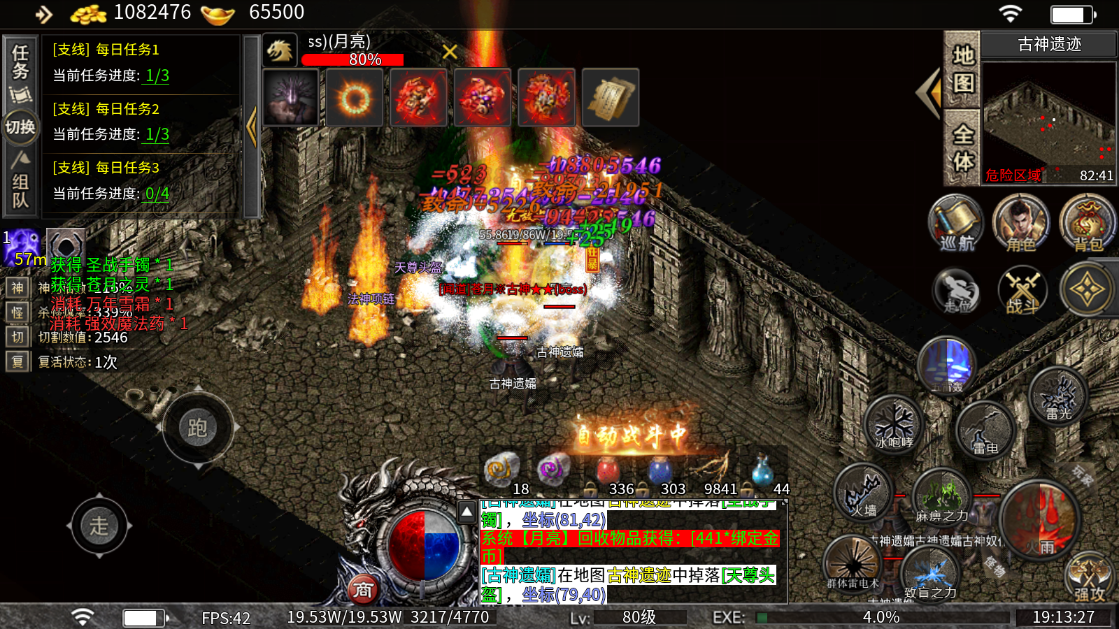Screen dimensions: 1119x629
Task: Use the 火墙 fire wall skill
Action: click(x=863, y=492)
